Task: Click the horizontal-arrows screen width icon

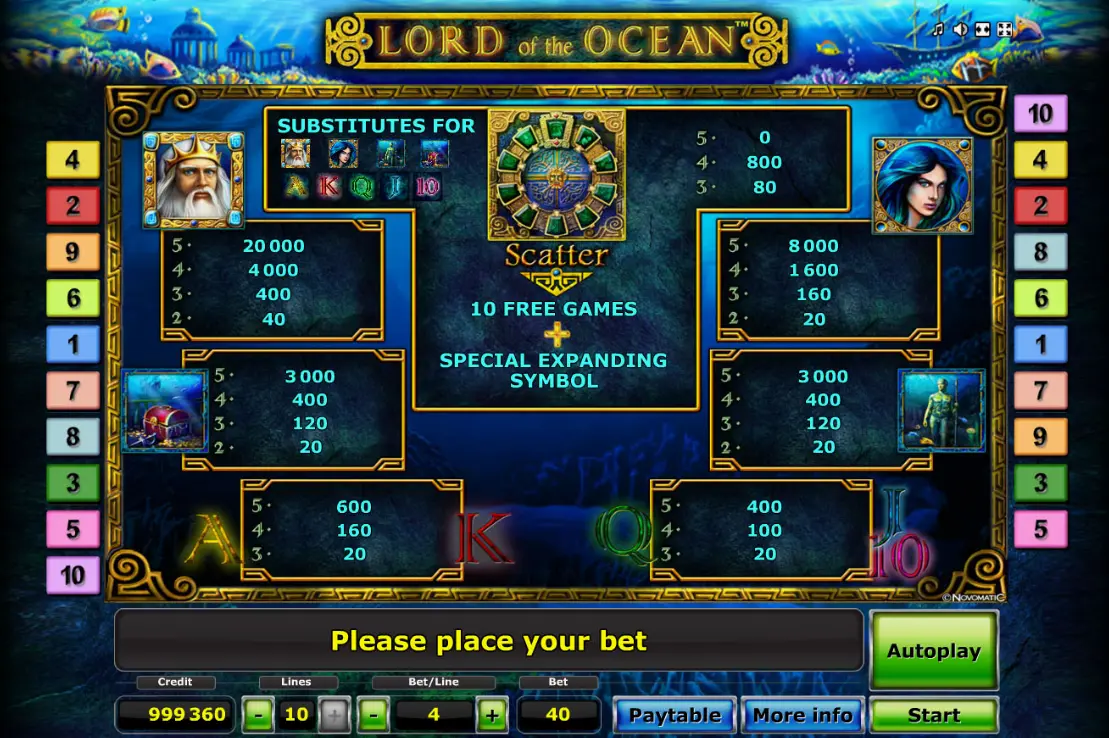Action: pos(982,29)
